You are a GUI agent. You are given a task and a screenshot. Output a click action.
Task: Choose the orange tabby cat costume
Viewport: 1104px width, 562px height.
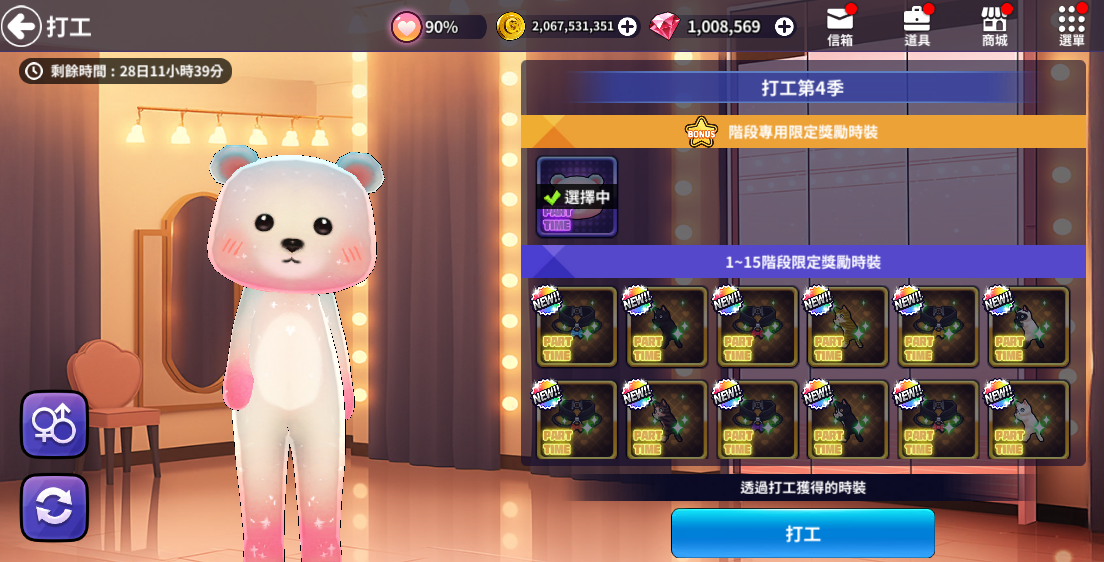coord(848,327)
